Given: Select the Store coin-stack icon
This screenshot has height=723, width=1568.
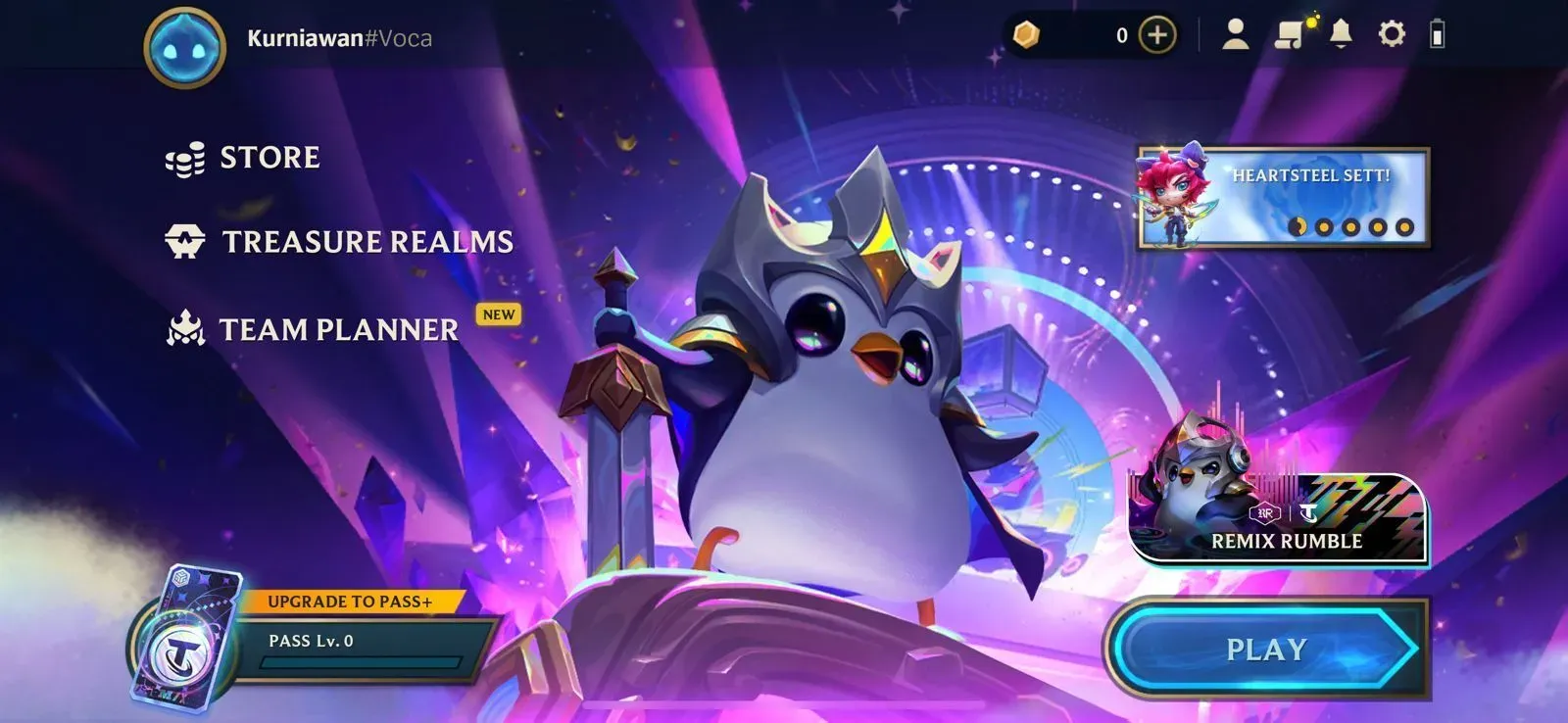Looking at the screenshot, I should click(x=183, y=157).
